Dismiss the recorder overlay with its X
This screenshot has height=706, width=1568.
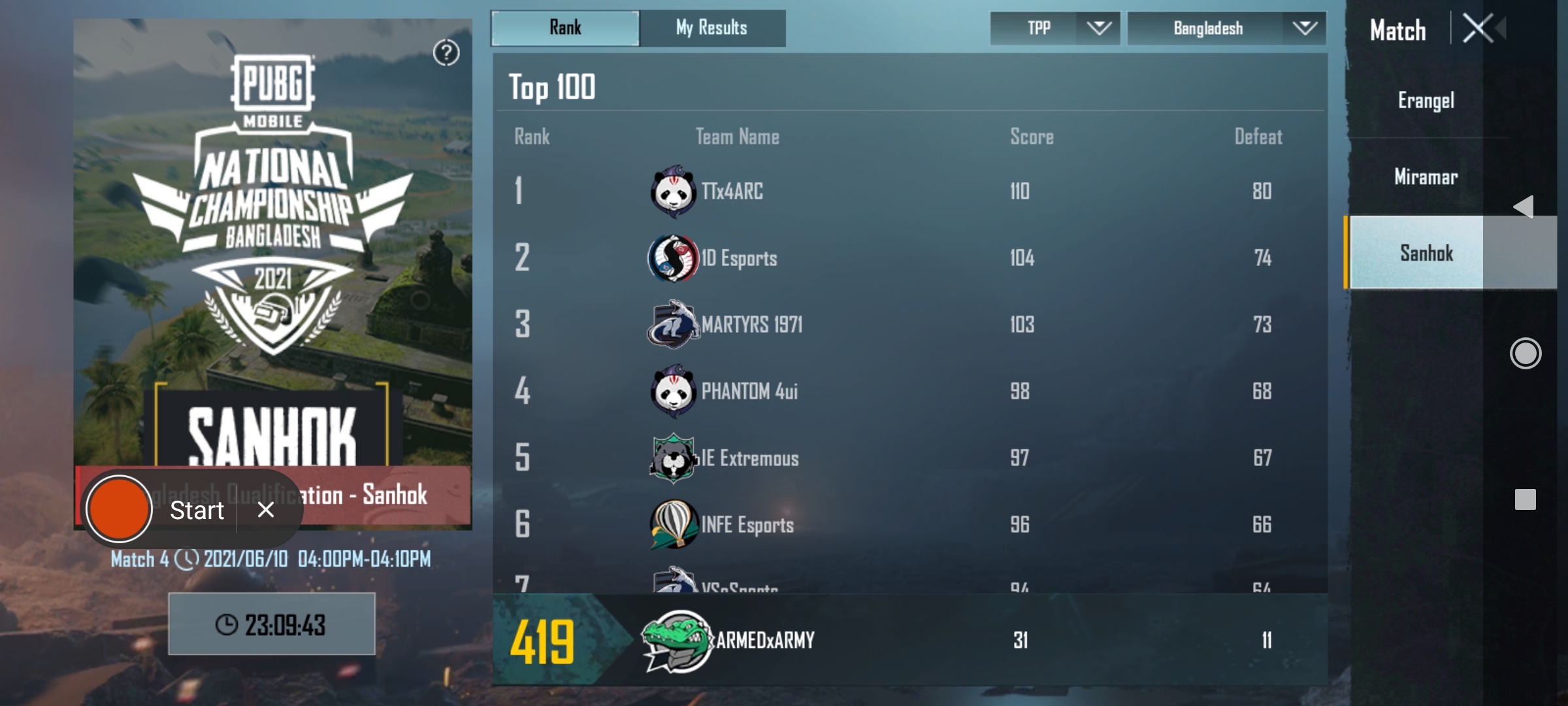(x=265, y=511)
